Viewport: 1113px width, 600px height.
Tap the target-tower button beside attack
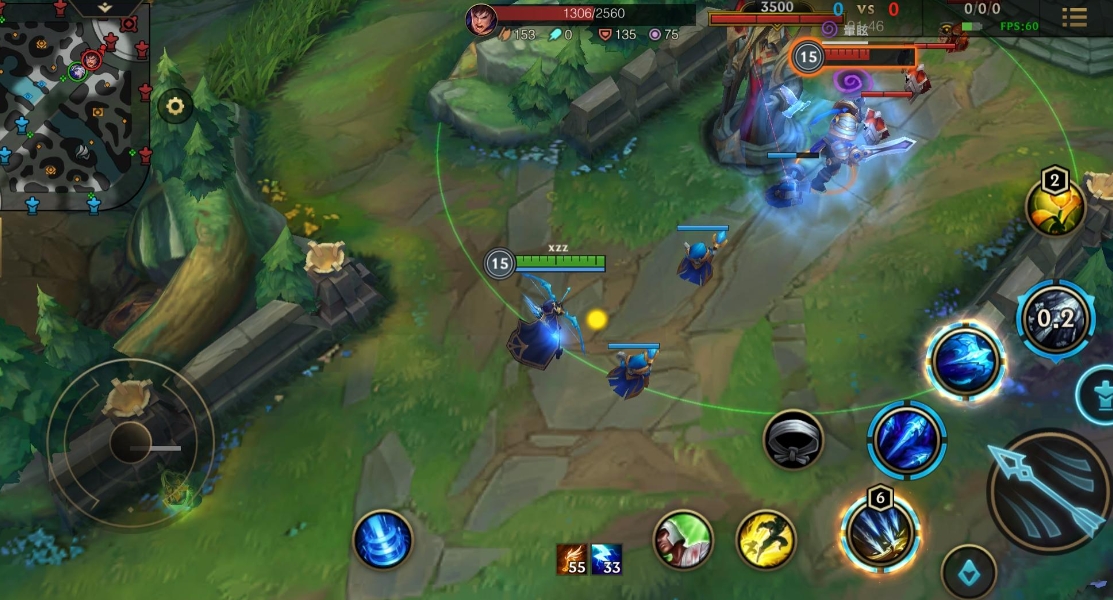point(1098,393)
